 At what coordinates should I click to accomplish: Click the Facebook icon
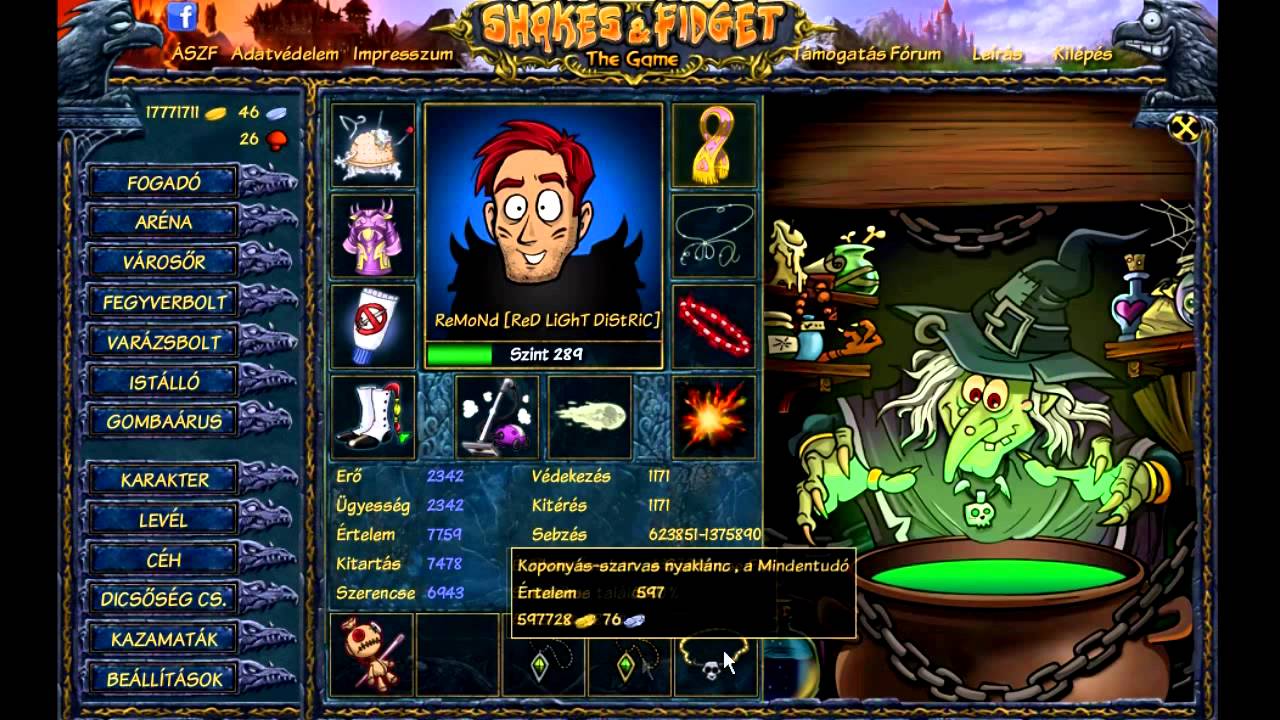point(182,16)
